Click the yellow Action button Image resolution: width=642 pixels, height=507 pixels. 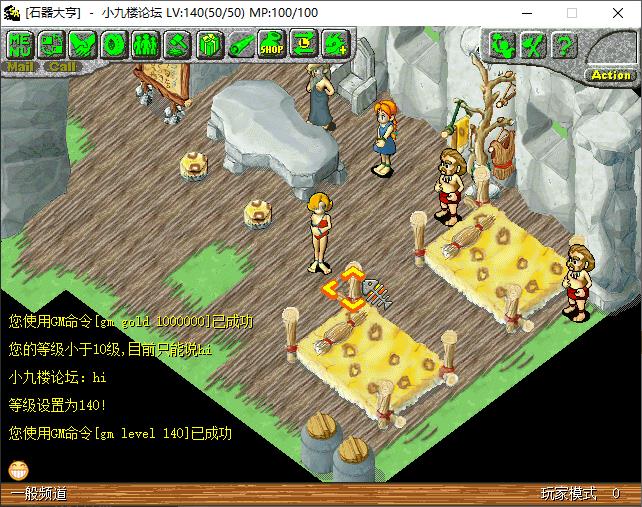(x=611, y=75)
